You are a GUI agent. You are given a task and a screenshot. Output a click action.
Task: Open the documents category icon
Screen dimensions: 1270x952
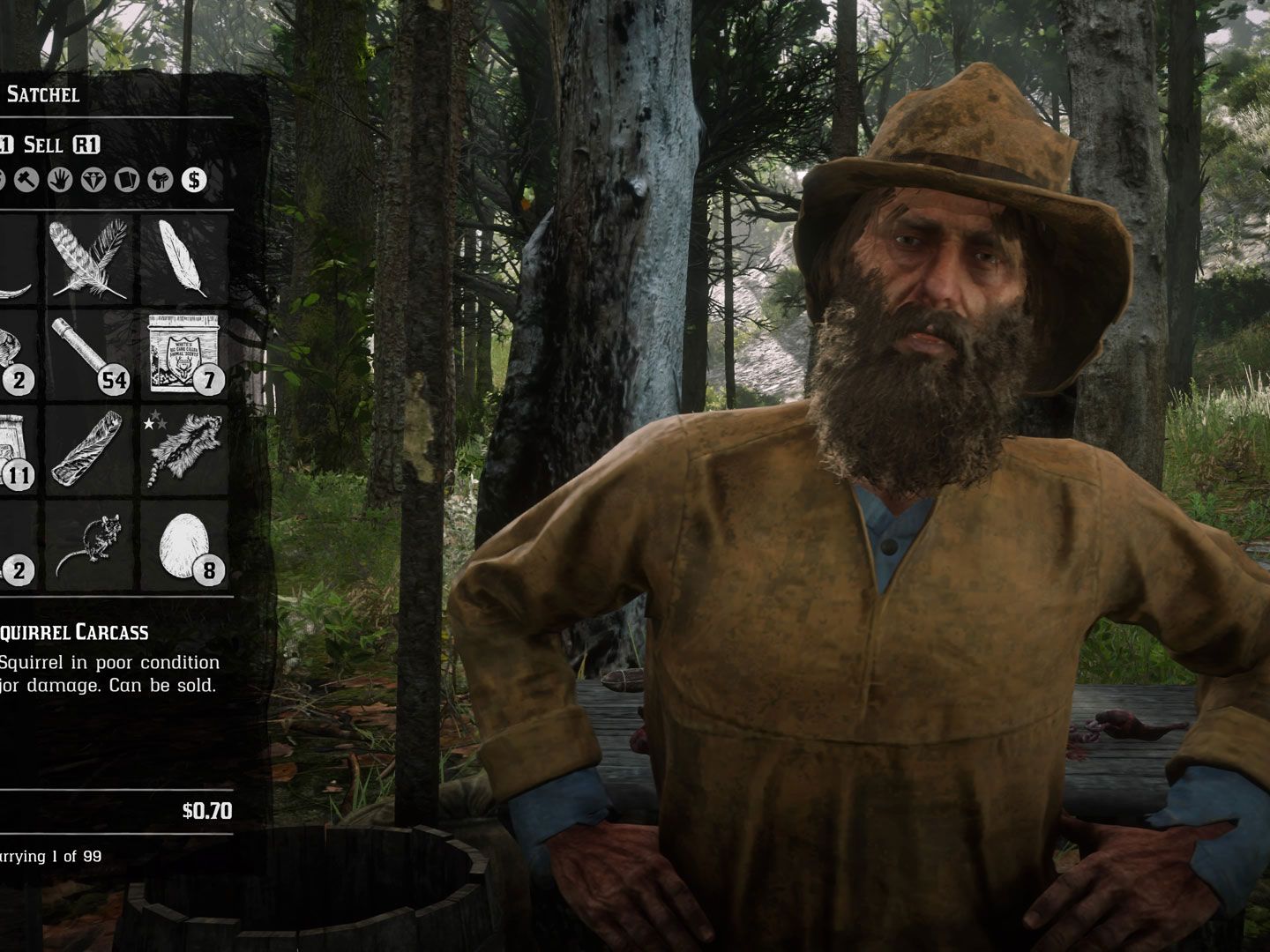point(127,180)
